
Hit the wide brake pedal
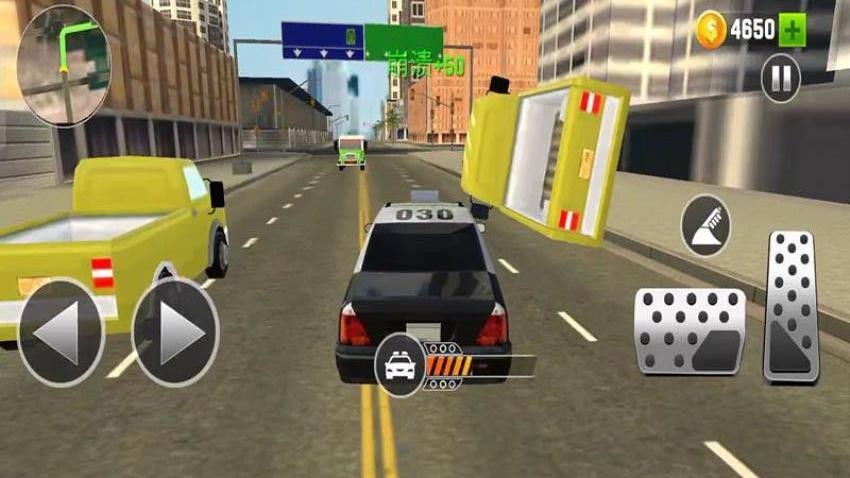point(690,331)
